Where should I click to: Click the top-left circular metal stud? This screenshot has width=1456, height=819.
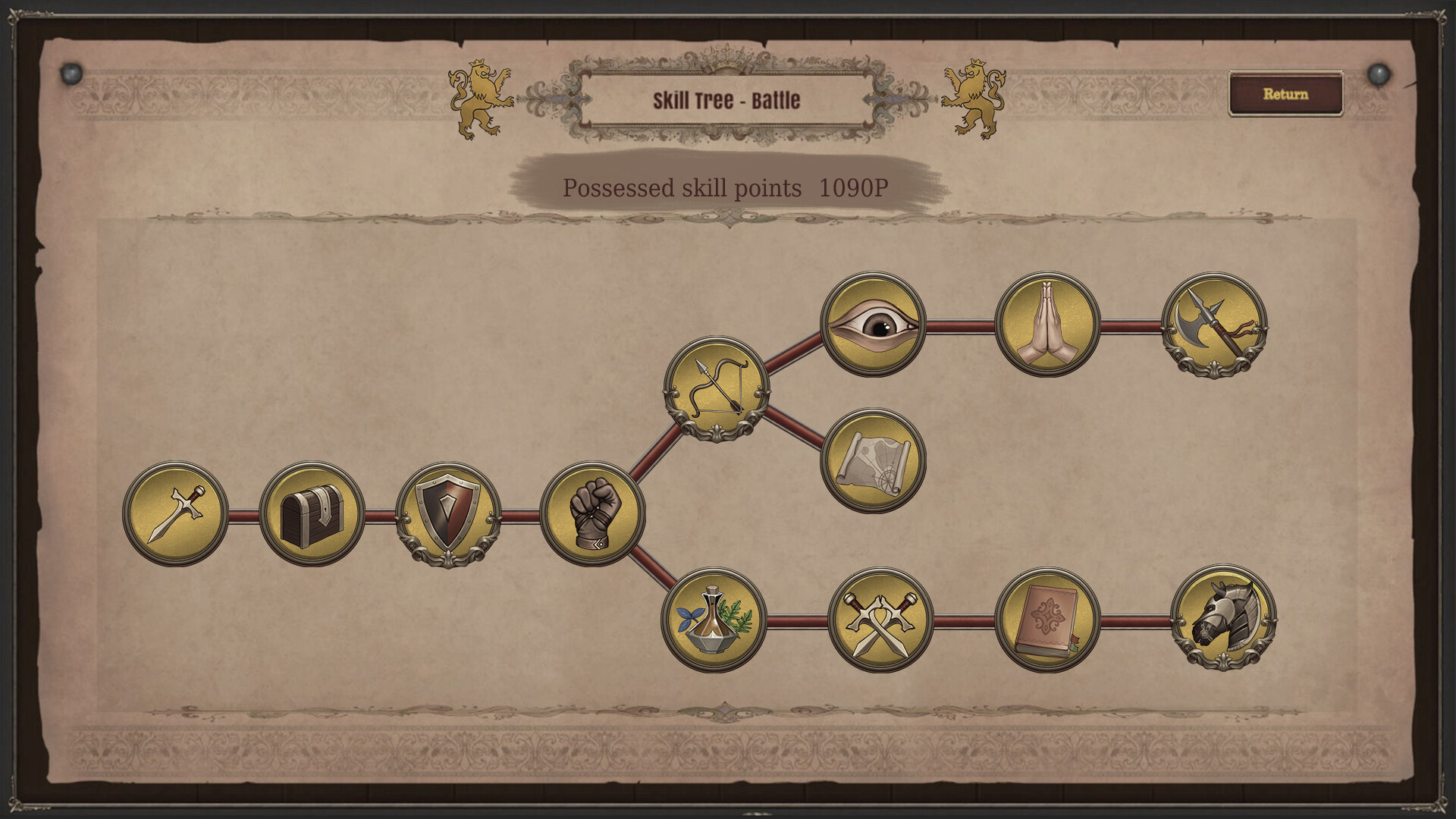pos(72,74)
